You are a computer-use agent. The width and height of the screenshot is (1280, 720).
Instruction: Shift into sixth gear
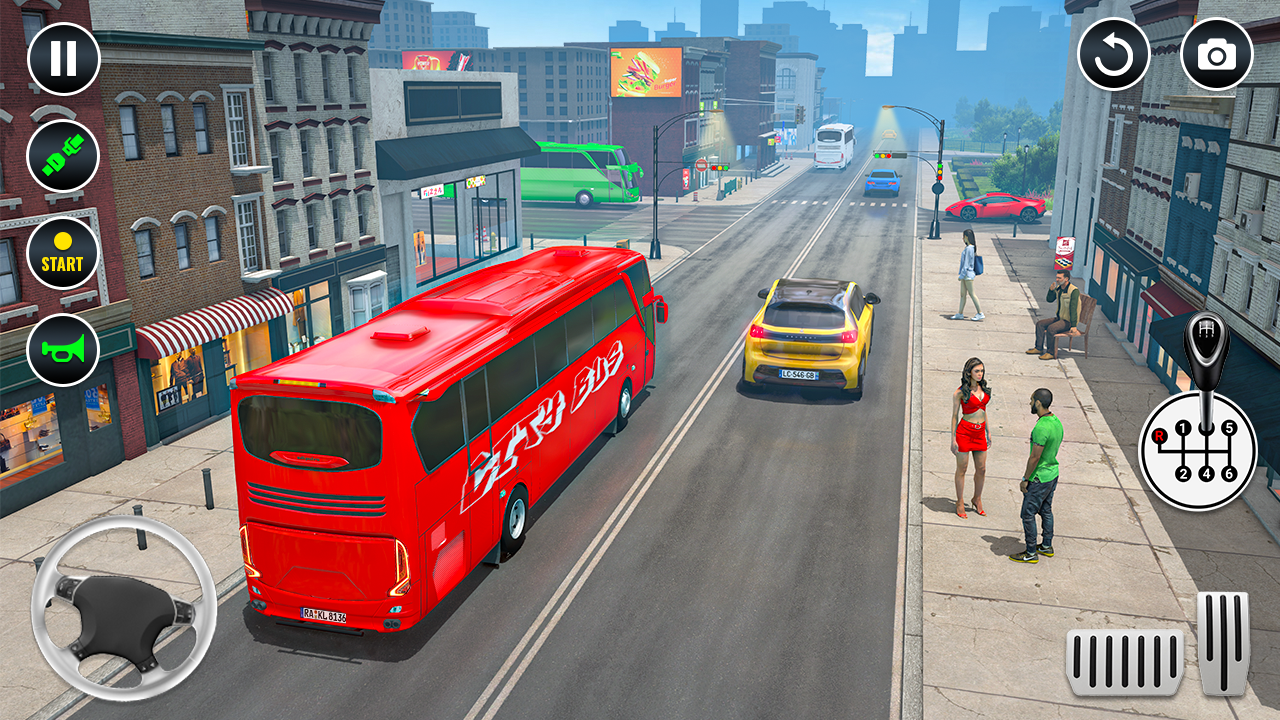1229,473
